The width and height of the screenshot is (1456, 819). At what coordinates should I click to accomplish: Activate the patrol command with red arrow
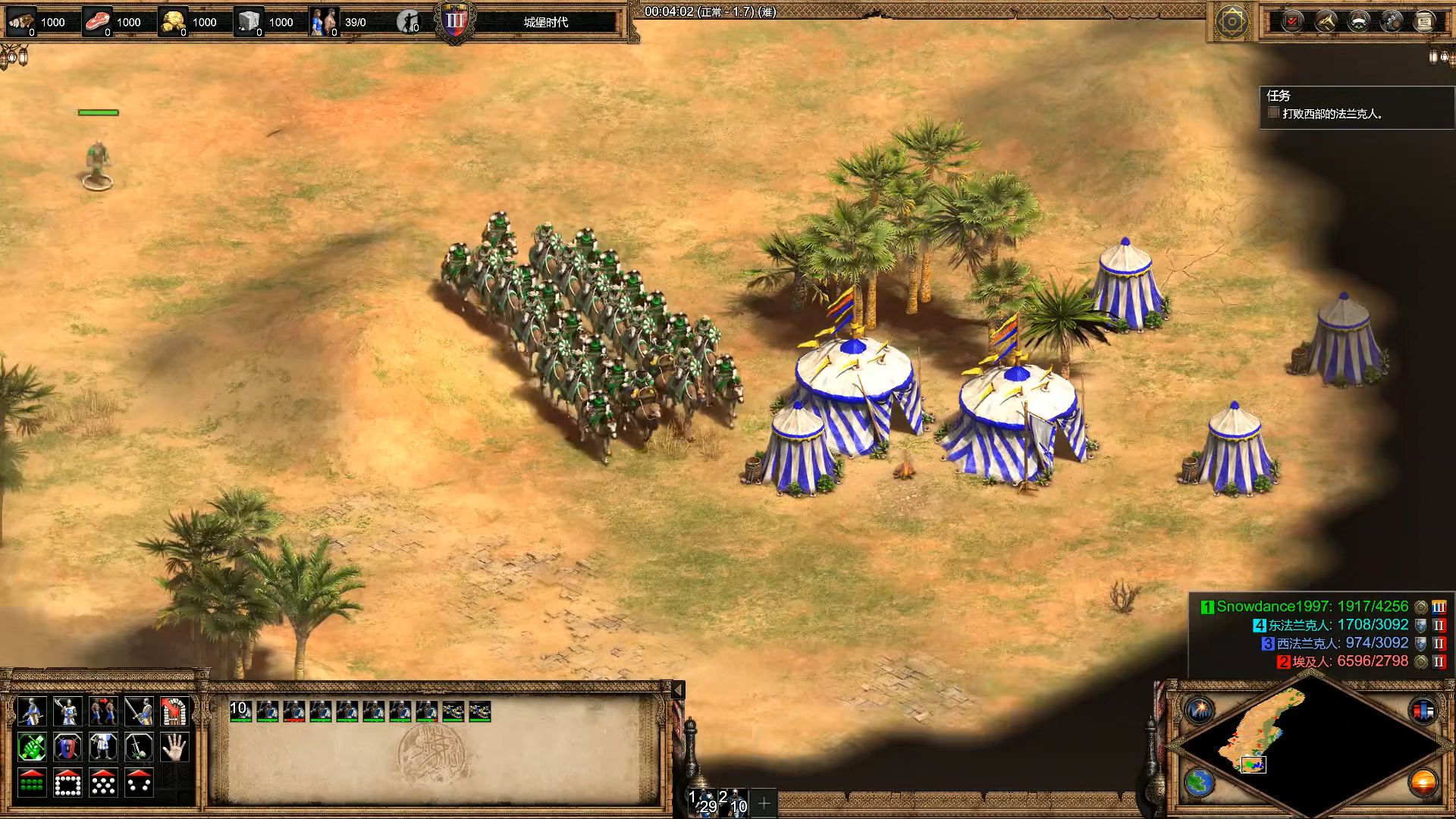pos(103,711)
